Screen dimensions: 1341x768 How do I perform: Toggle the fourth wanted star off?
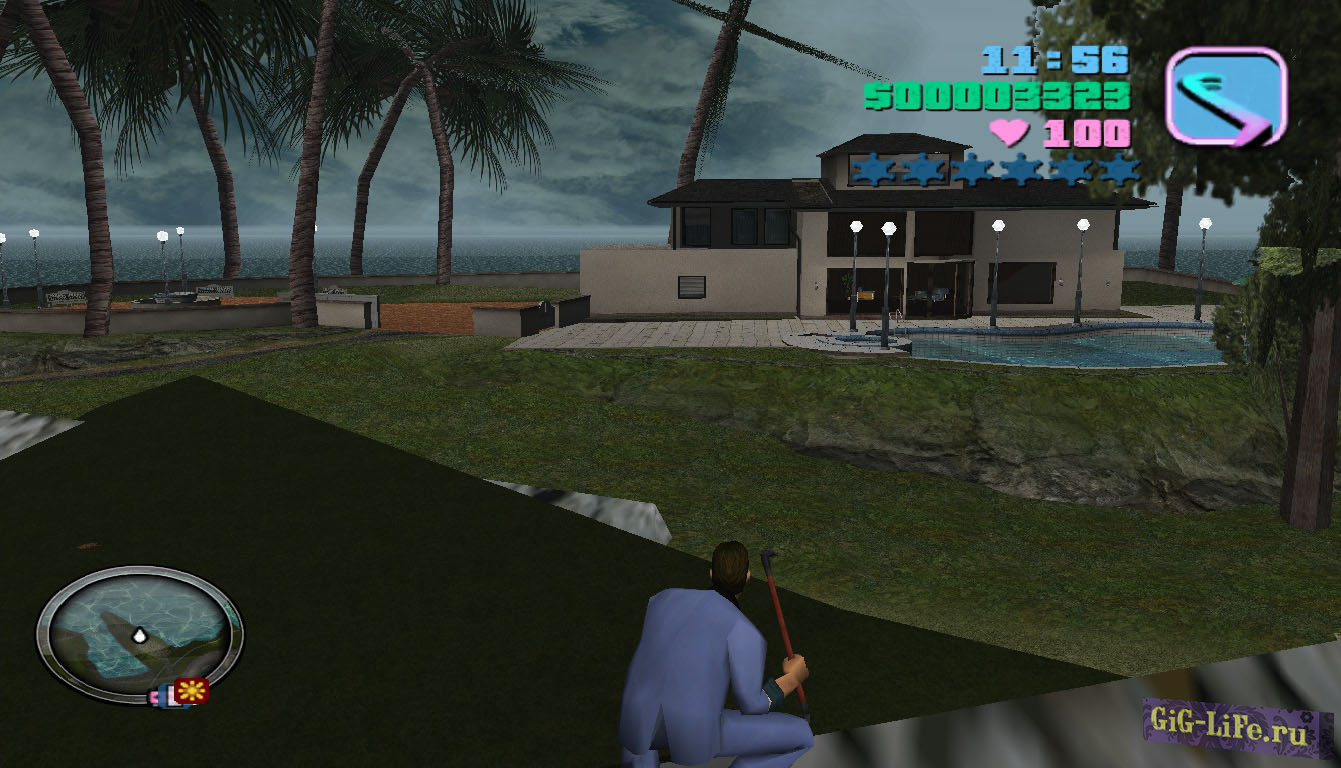1021,170
